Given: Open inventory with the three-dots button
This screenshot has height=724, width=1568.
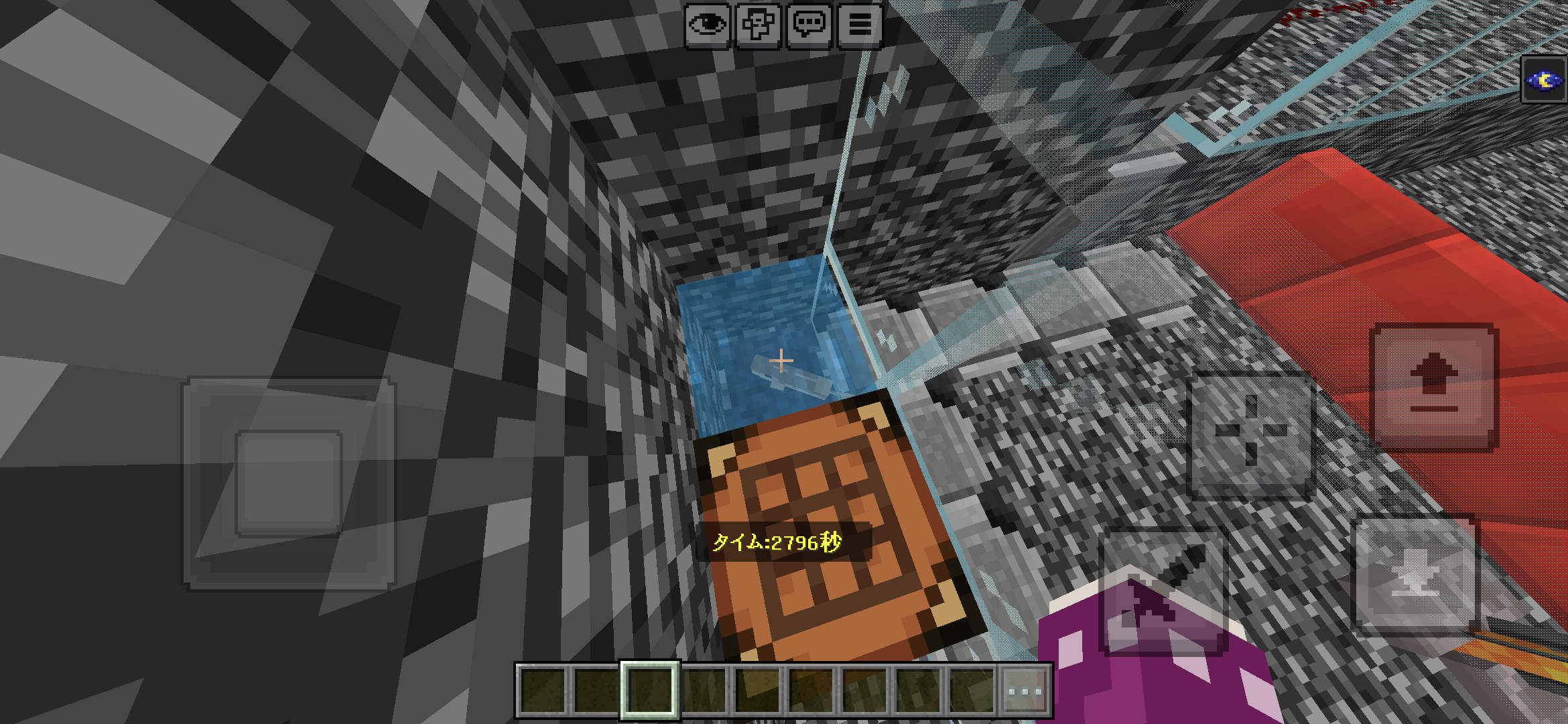Looking at the screenshot, I should click(x=1025, y=690).
